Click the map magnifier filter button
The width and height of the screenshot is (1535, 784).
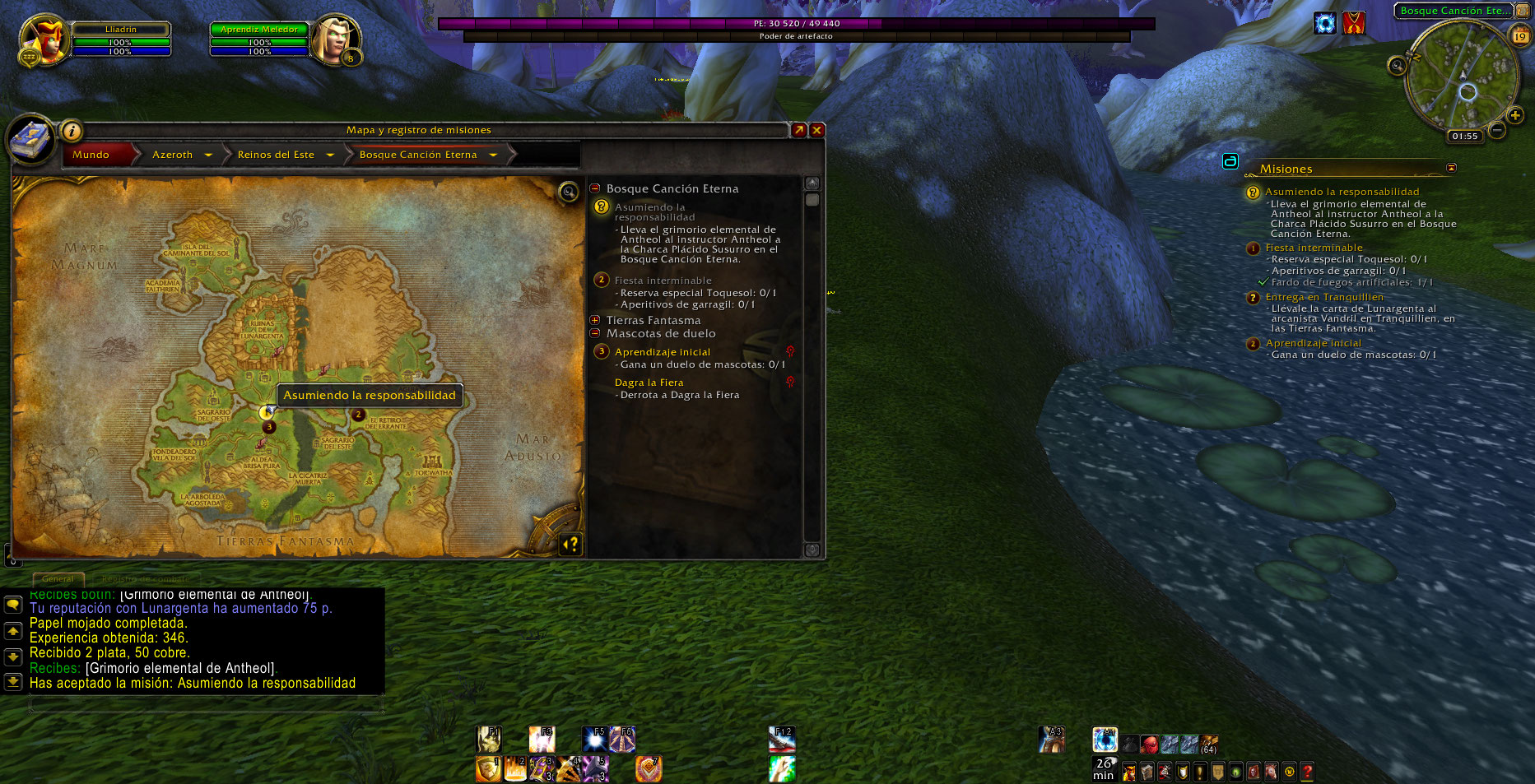pyautogui.click(x=568, y=193)
